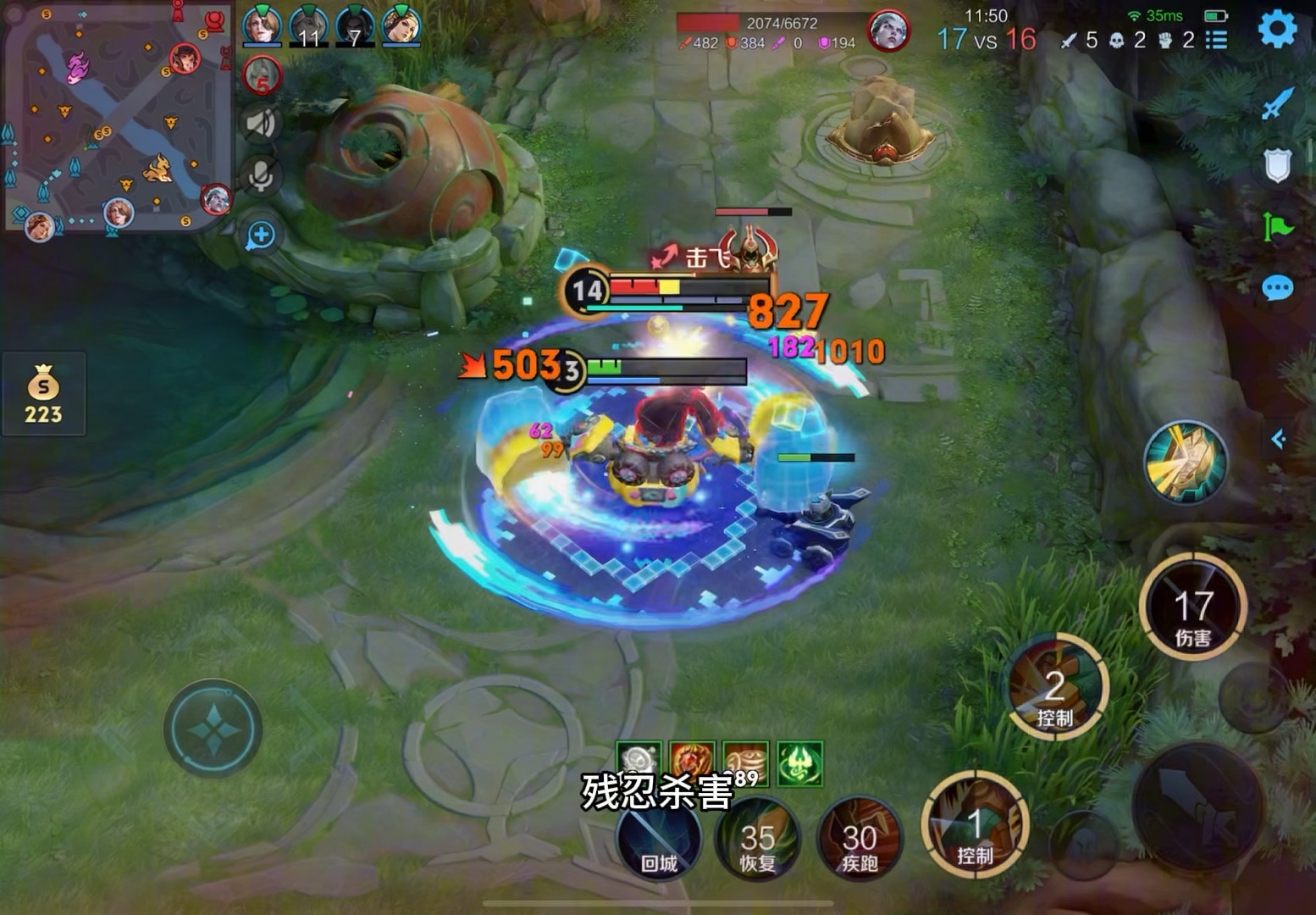1316x915 pixels.
Task: Click the minimap
Action: coord(117,119)
